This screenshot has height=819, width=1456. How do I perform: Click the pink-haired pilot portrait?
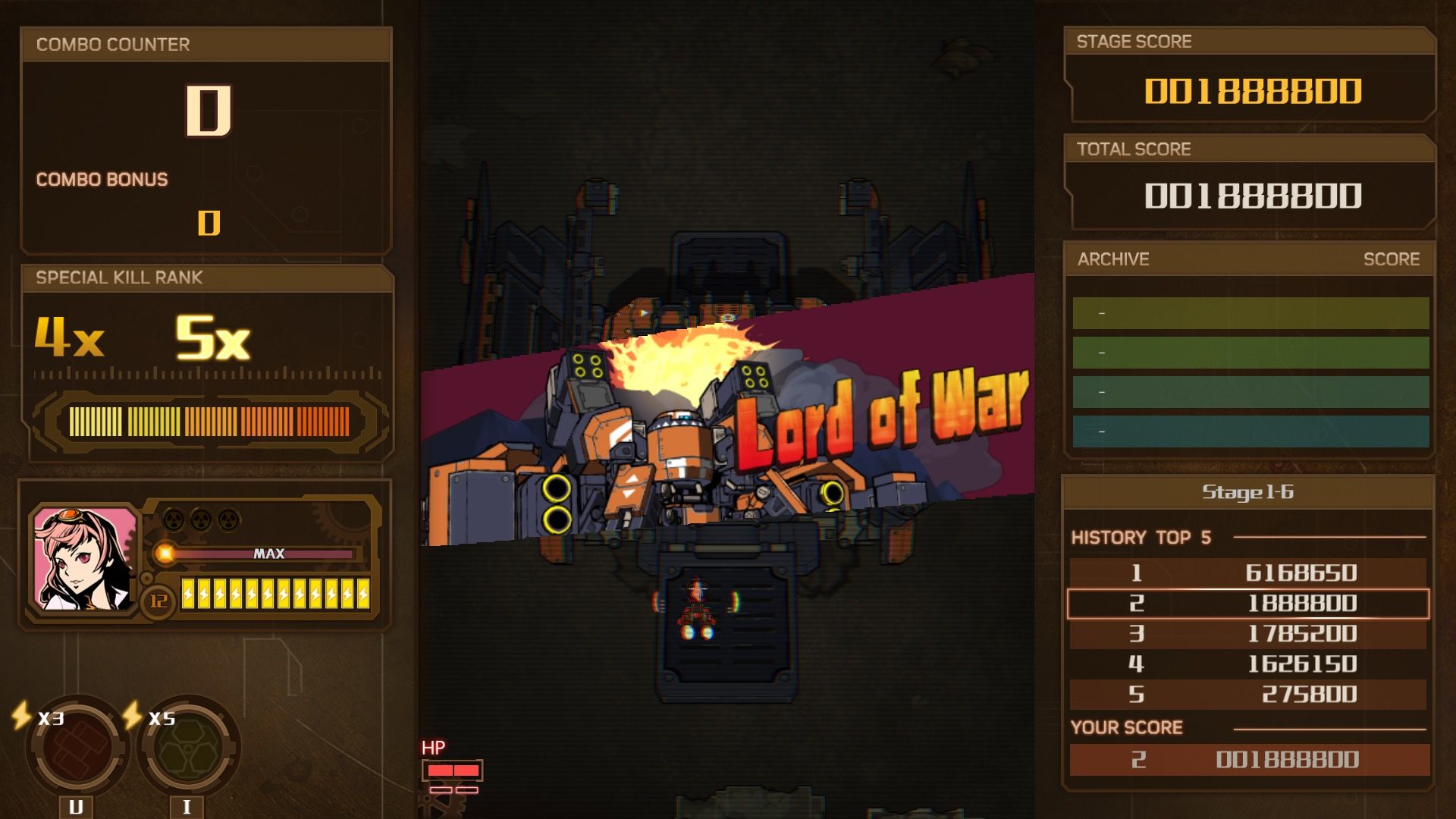(84, 559)
